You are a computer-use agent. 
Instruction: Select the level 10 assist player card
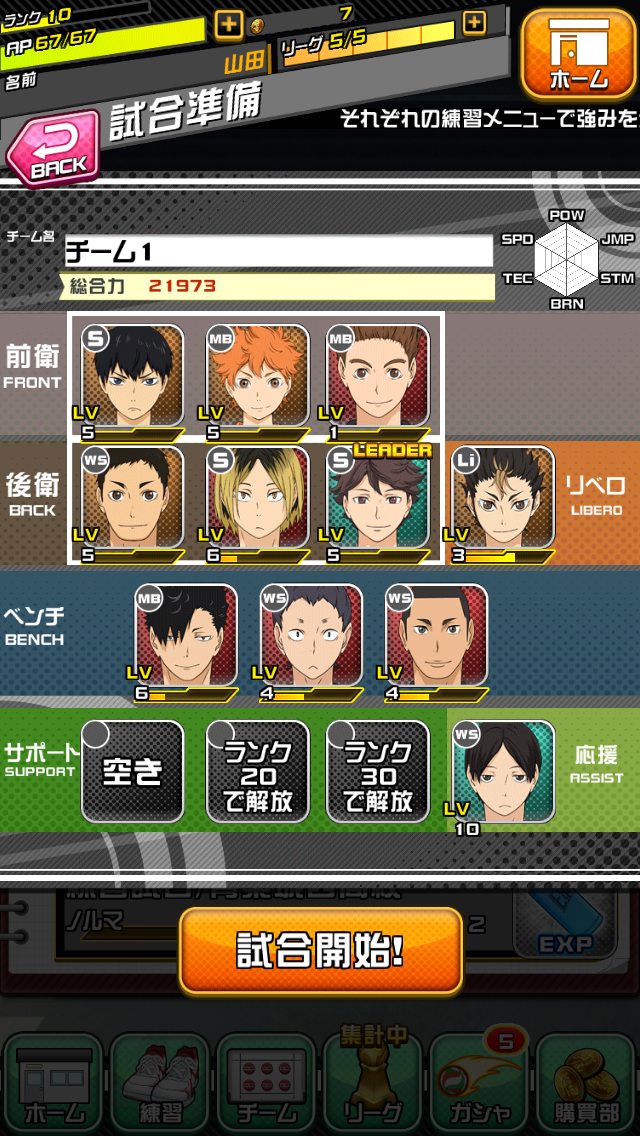[x=503, y=773]
